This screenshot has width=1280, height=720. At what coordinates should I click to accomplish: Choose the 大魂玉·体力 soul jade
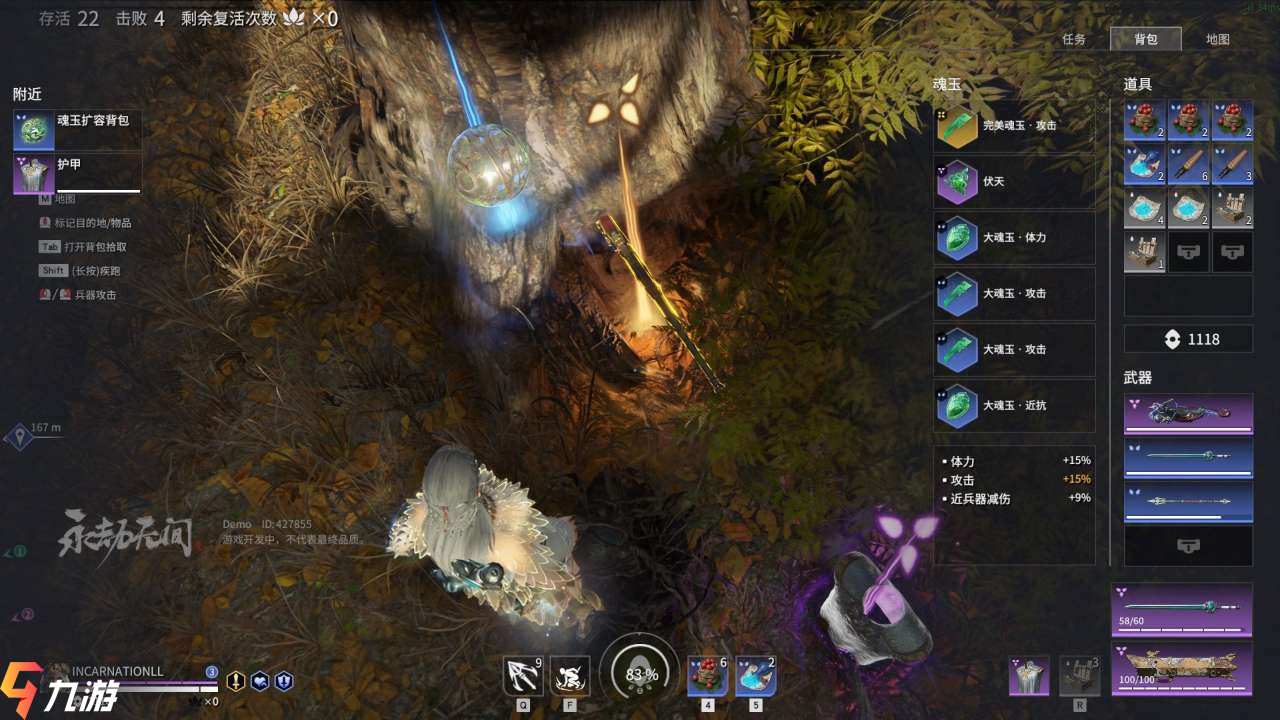pos(1014,238)
